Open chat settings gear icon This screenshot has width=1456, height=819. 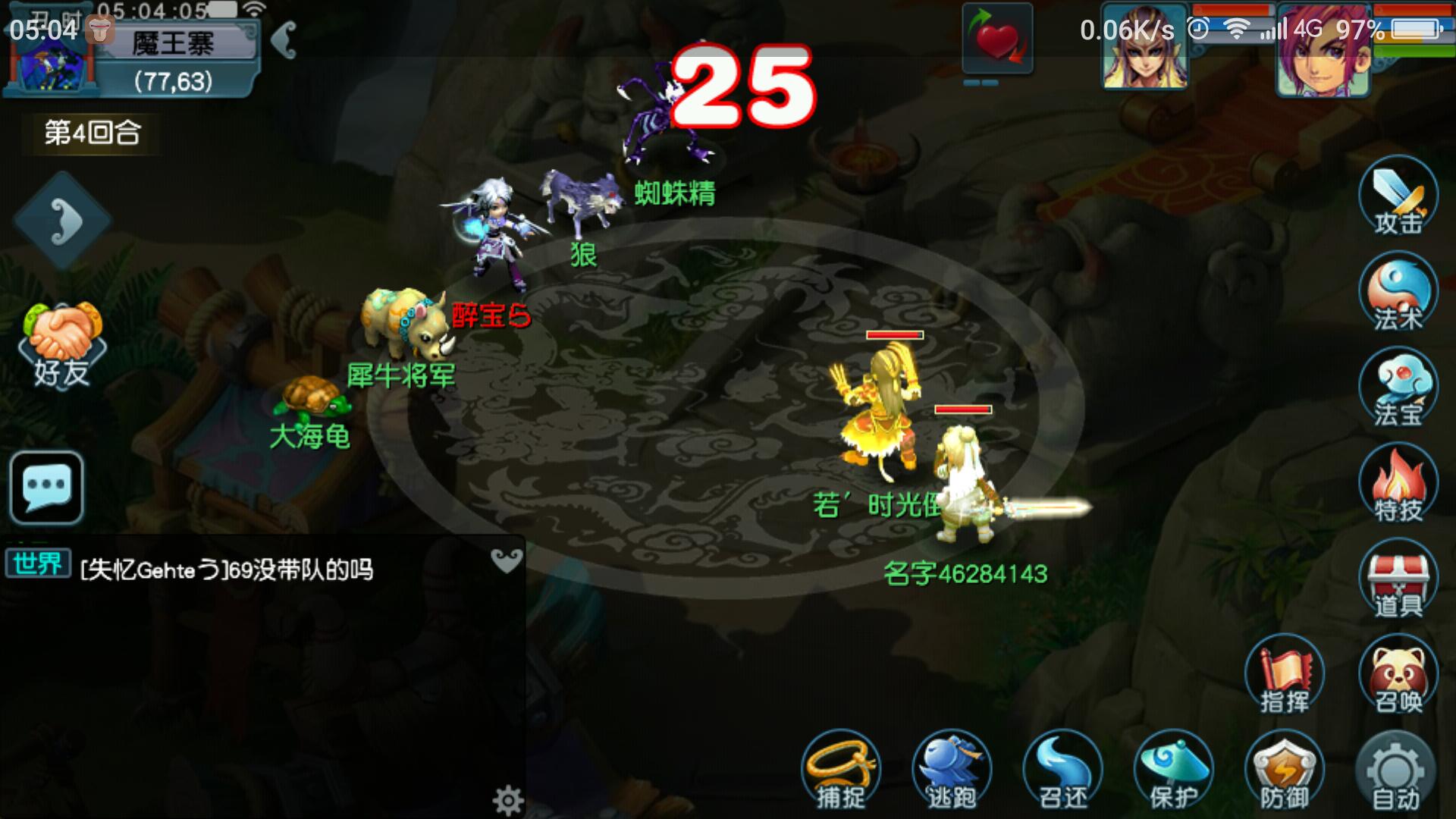pyautogui.click(x=507, y=800)
